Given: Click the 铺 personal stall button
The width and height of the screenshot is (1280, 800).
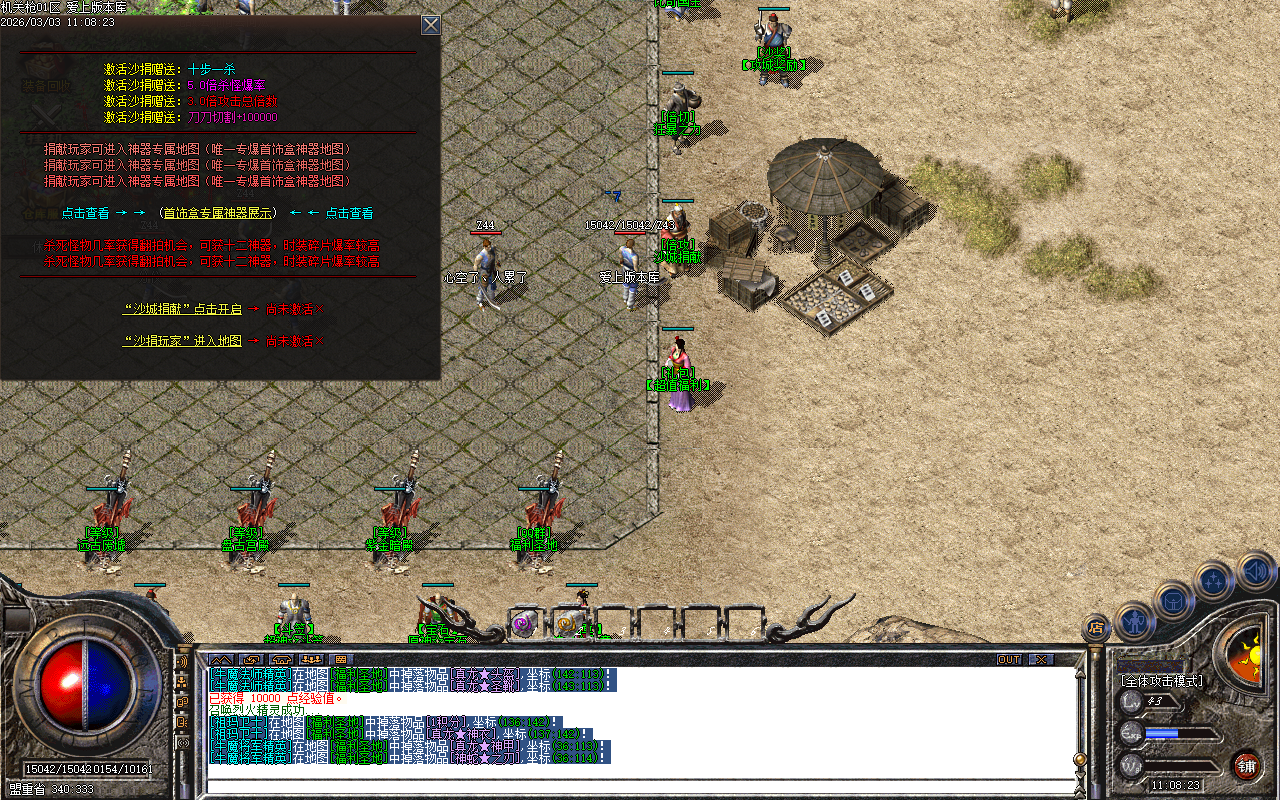Looking at the screenshot, I should click(x=1246, y=767).
